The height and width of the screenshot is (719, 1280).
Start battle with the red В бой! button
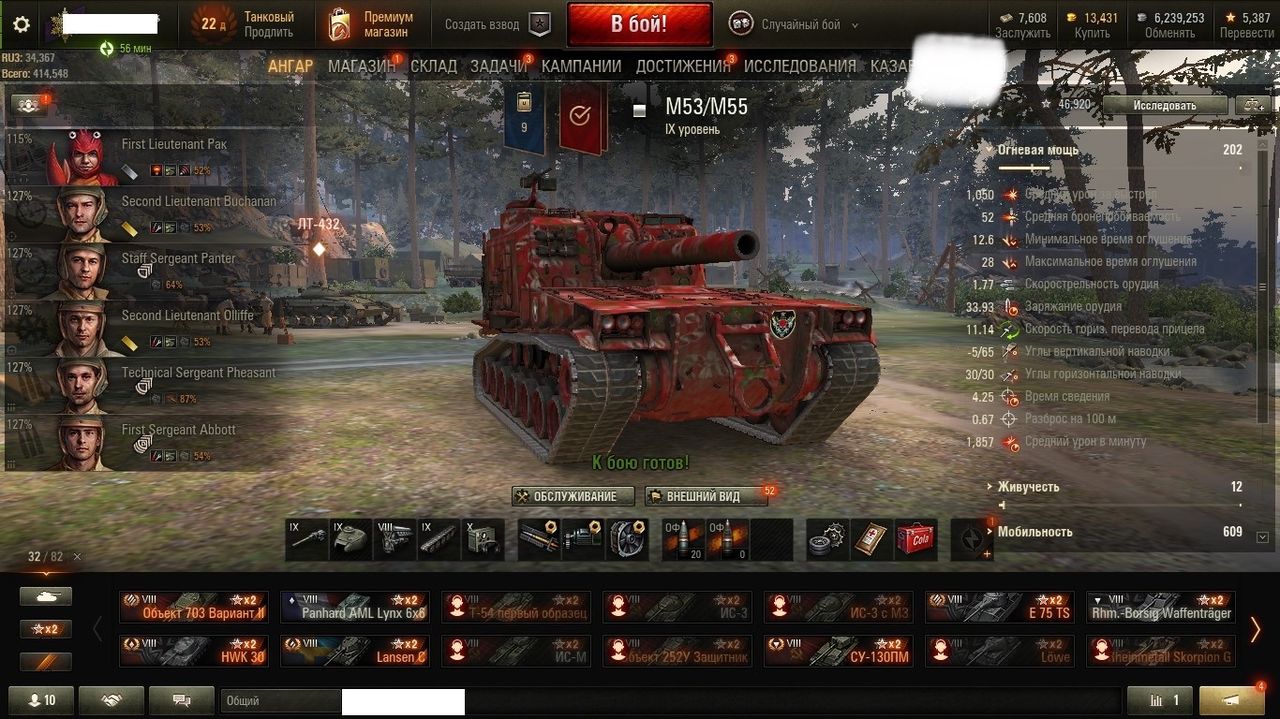639,24
